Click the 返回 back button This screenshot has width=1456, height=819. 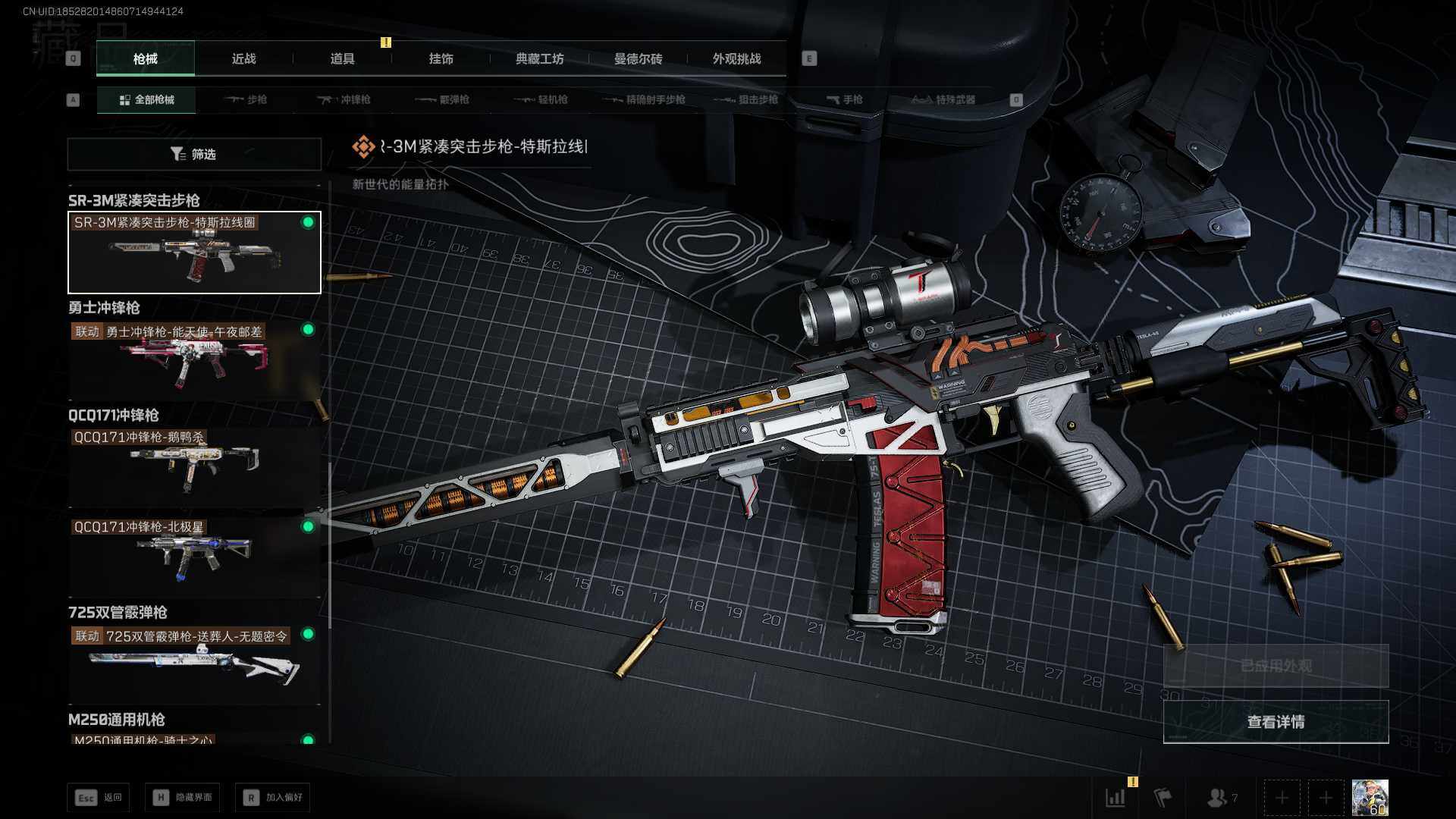(99, 797)
